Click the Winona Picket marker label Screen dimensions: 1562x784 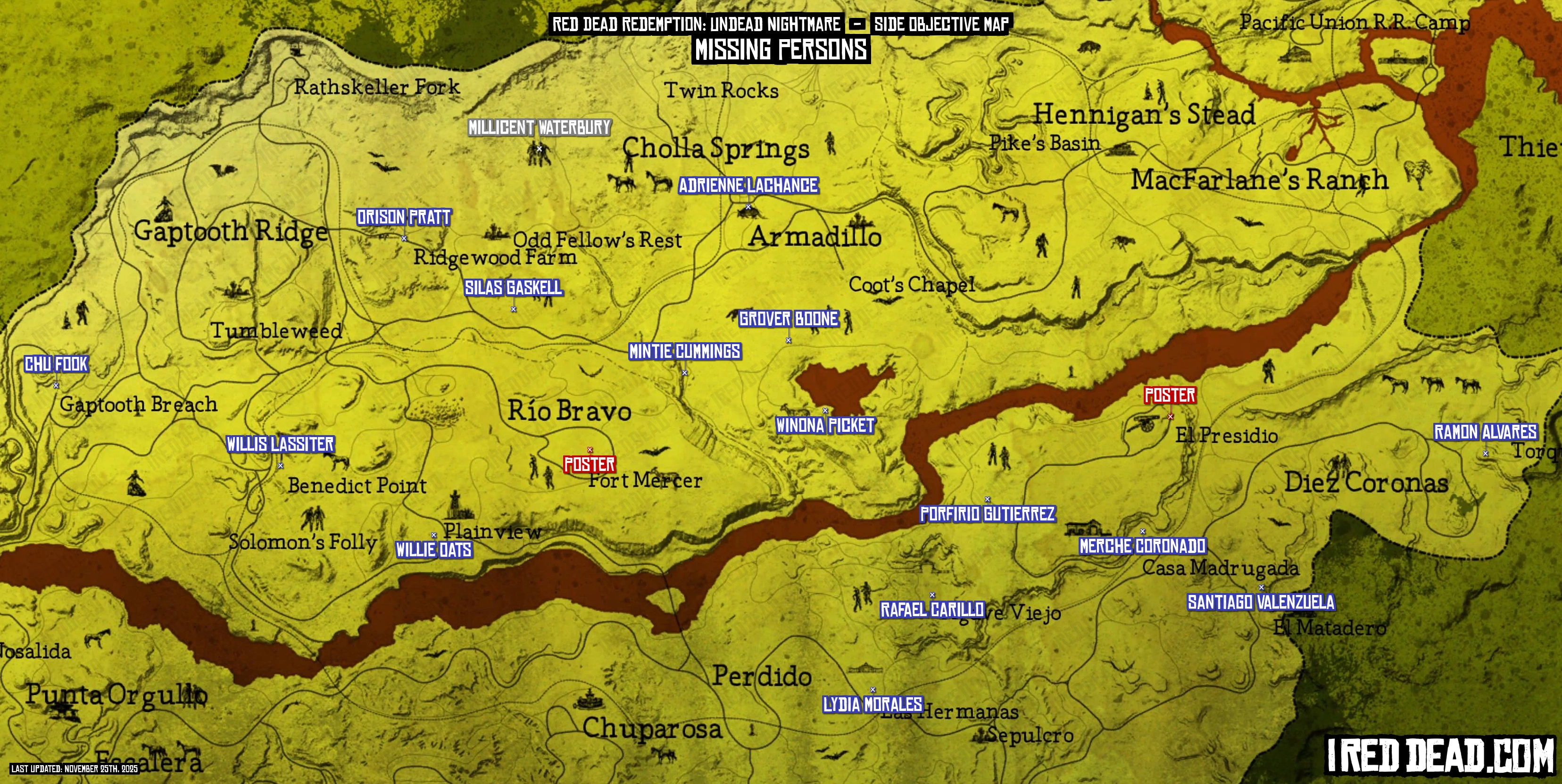click(825, 426)
